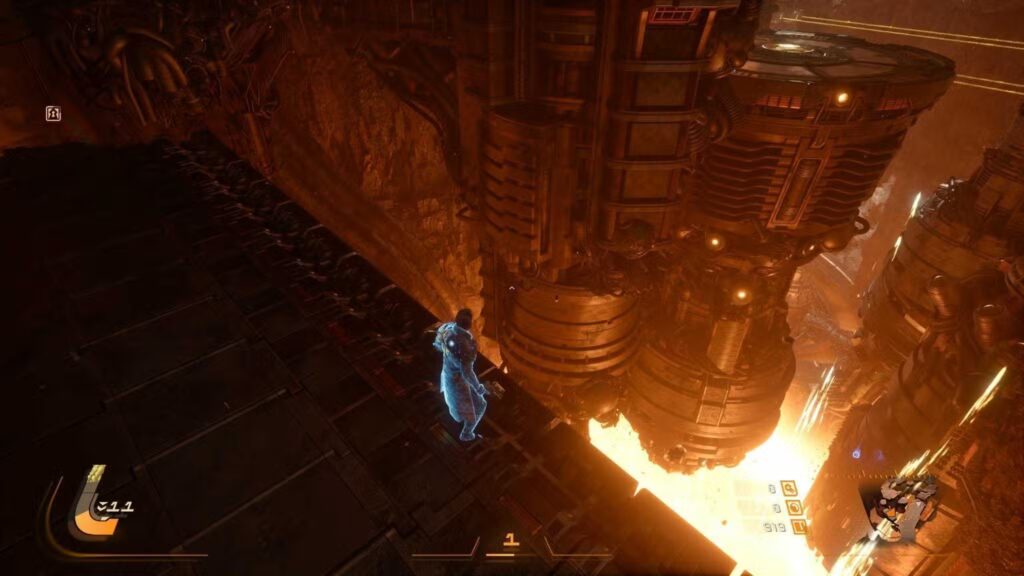
Task: Click the resource icon next to 919
Action: (x=798, y=526)
